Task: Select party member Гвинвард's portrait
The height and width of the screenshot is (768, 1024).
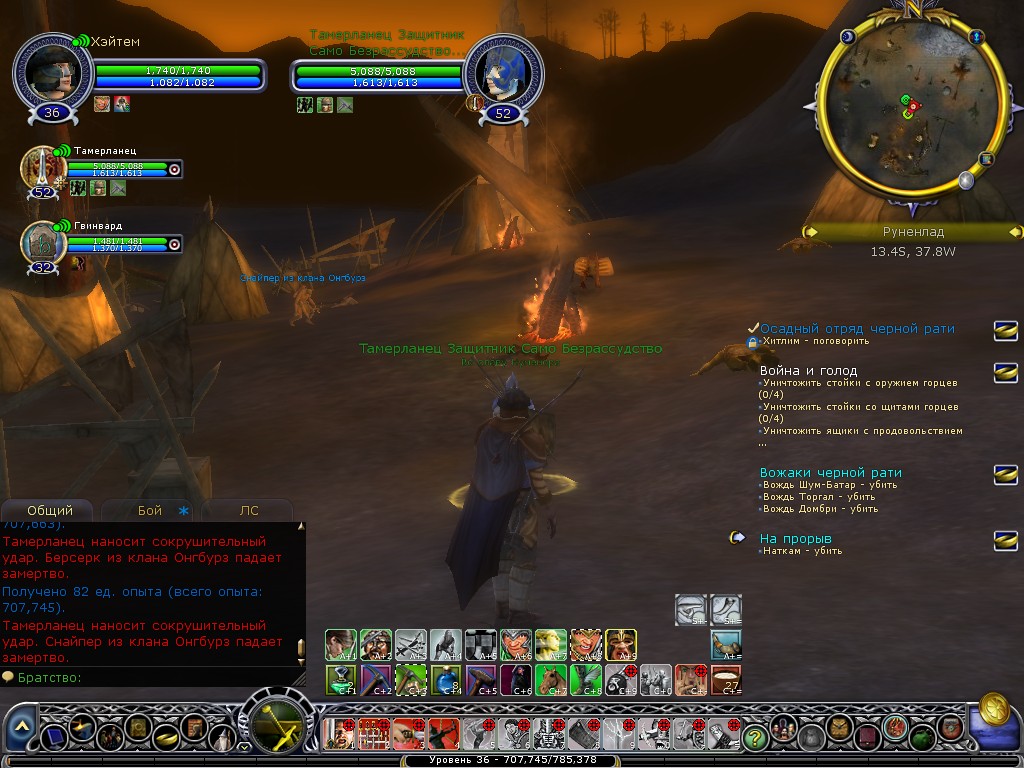Action: coord(43,243)
